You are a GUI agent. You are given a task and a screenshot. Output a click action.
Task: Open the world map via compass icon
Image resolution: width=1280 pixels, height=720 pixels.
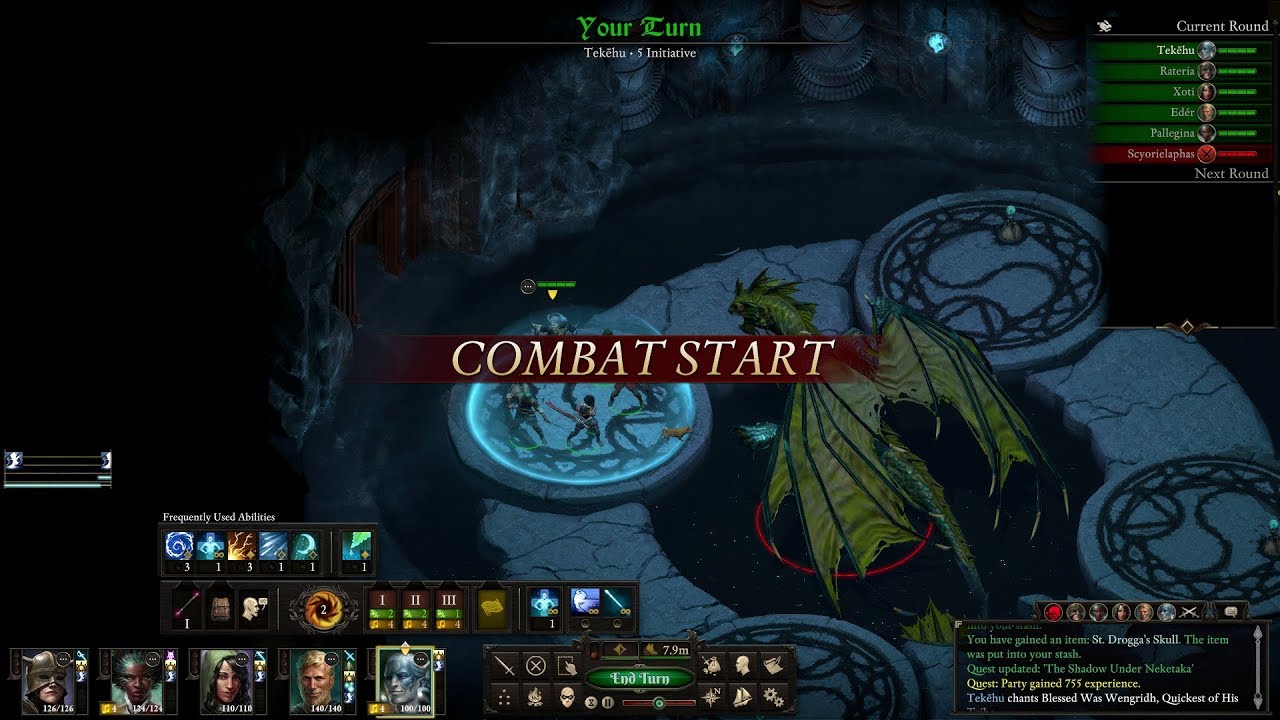[x=711, y=695]
